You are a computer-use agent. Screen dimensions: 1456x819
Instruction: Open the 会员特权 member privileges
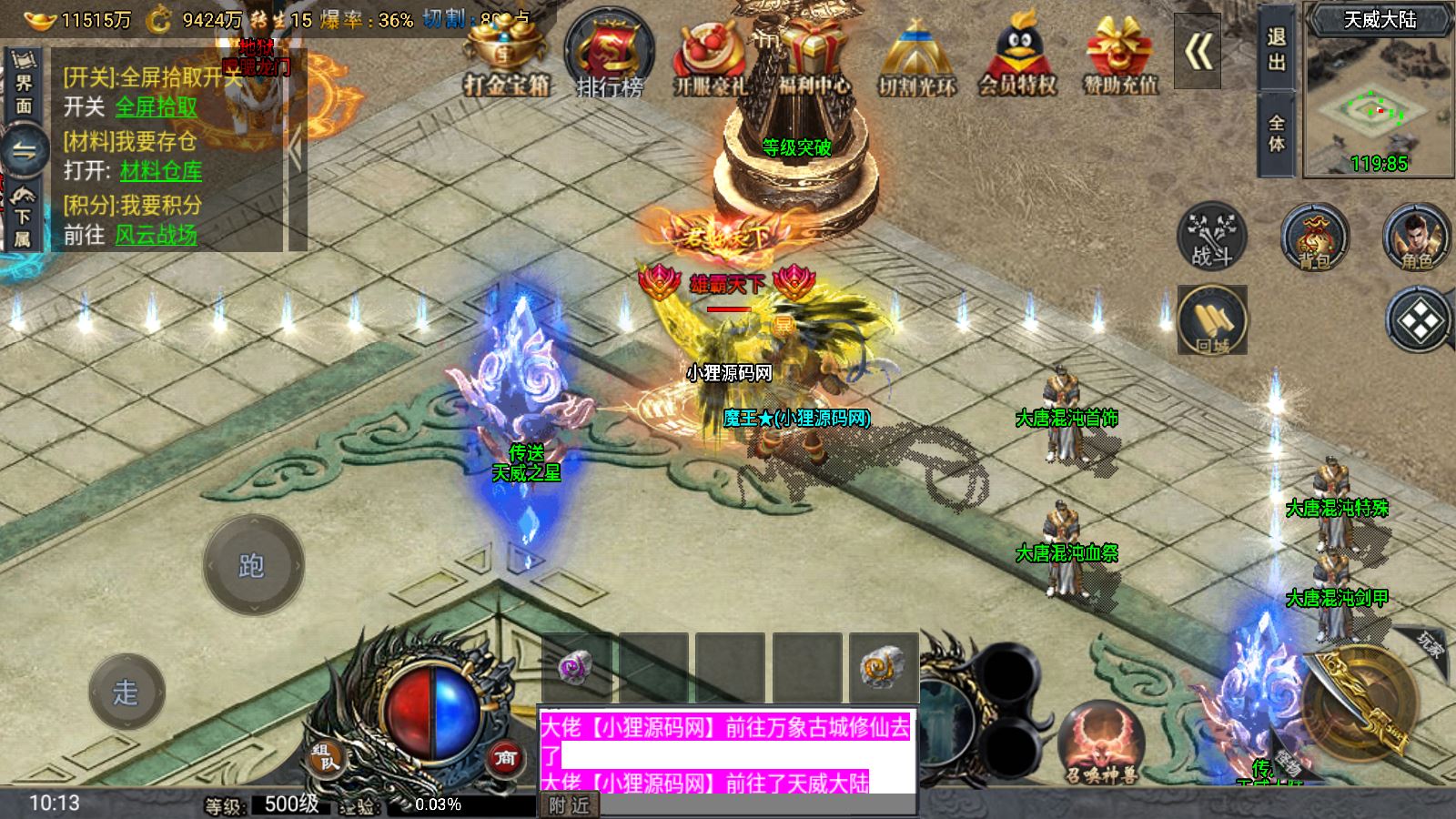pyautogui.click(x=1017, y=56)
